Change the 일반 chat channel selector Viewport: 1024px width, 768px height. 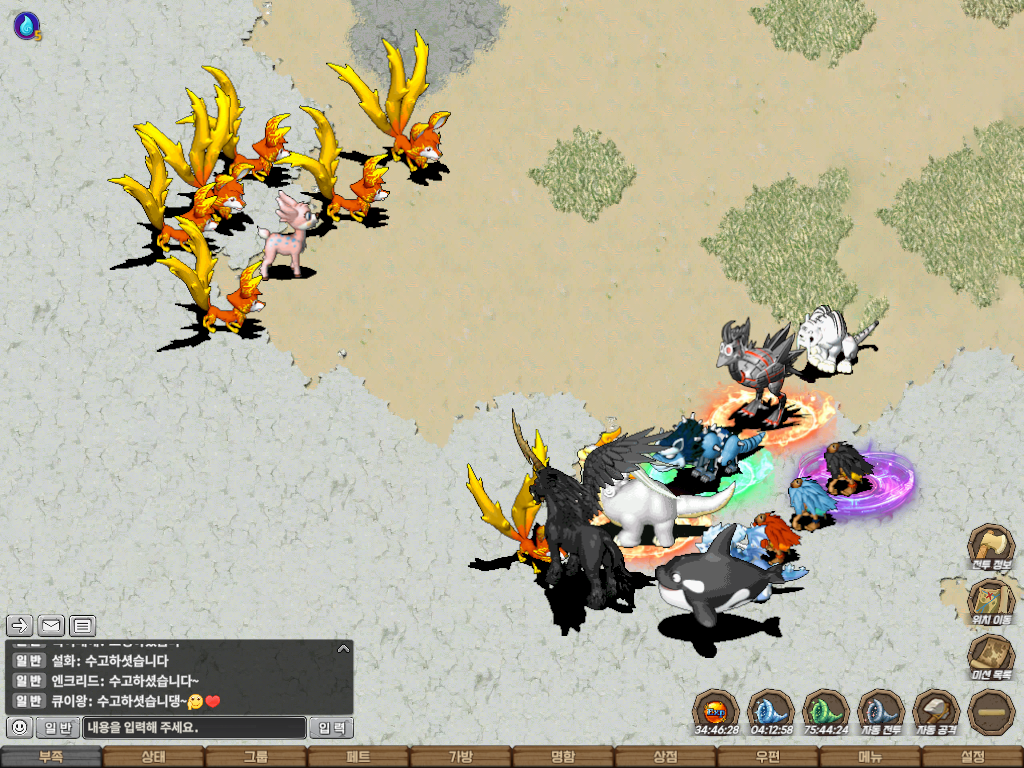(58, 727)
